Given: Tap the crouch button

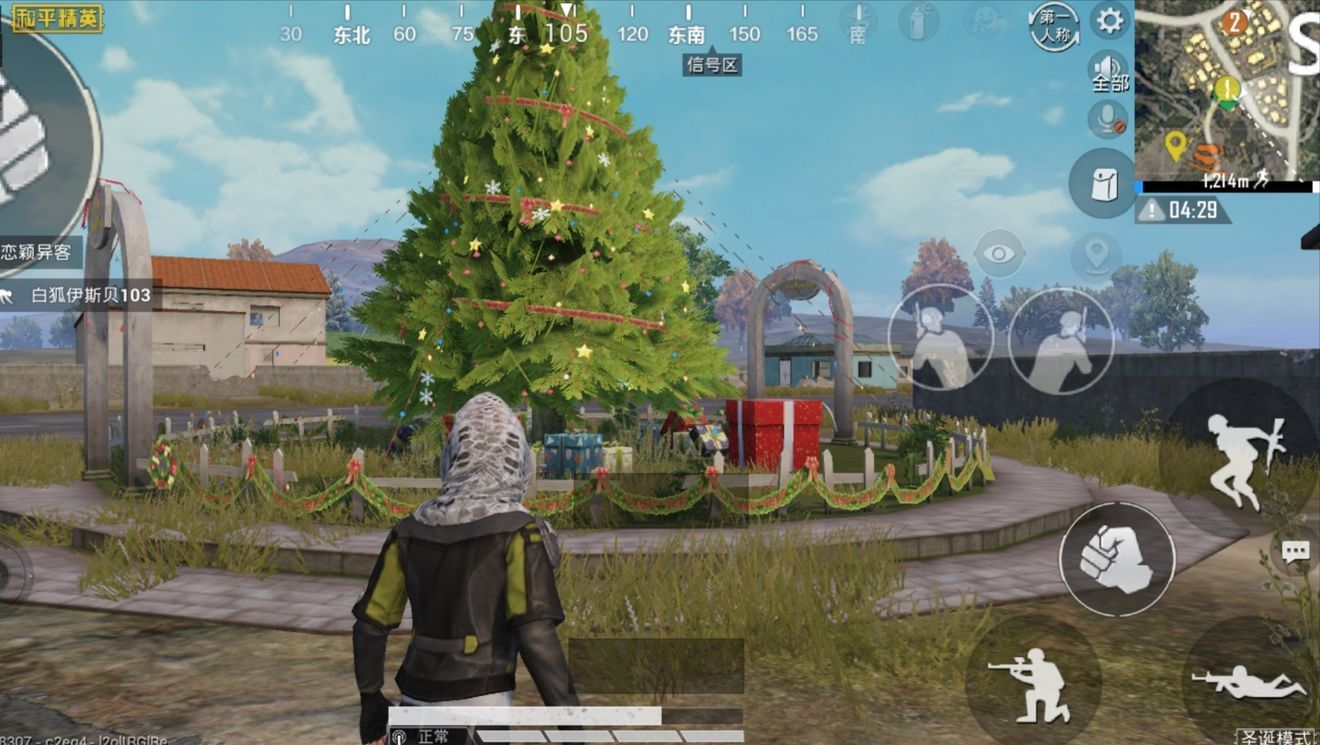Looking at the screenshot, I should pyautogui.click(x=1033, y=682).
